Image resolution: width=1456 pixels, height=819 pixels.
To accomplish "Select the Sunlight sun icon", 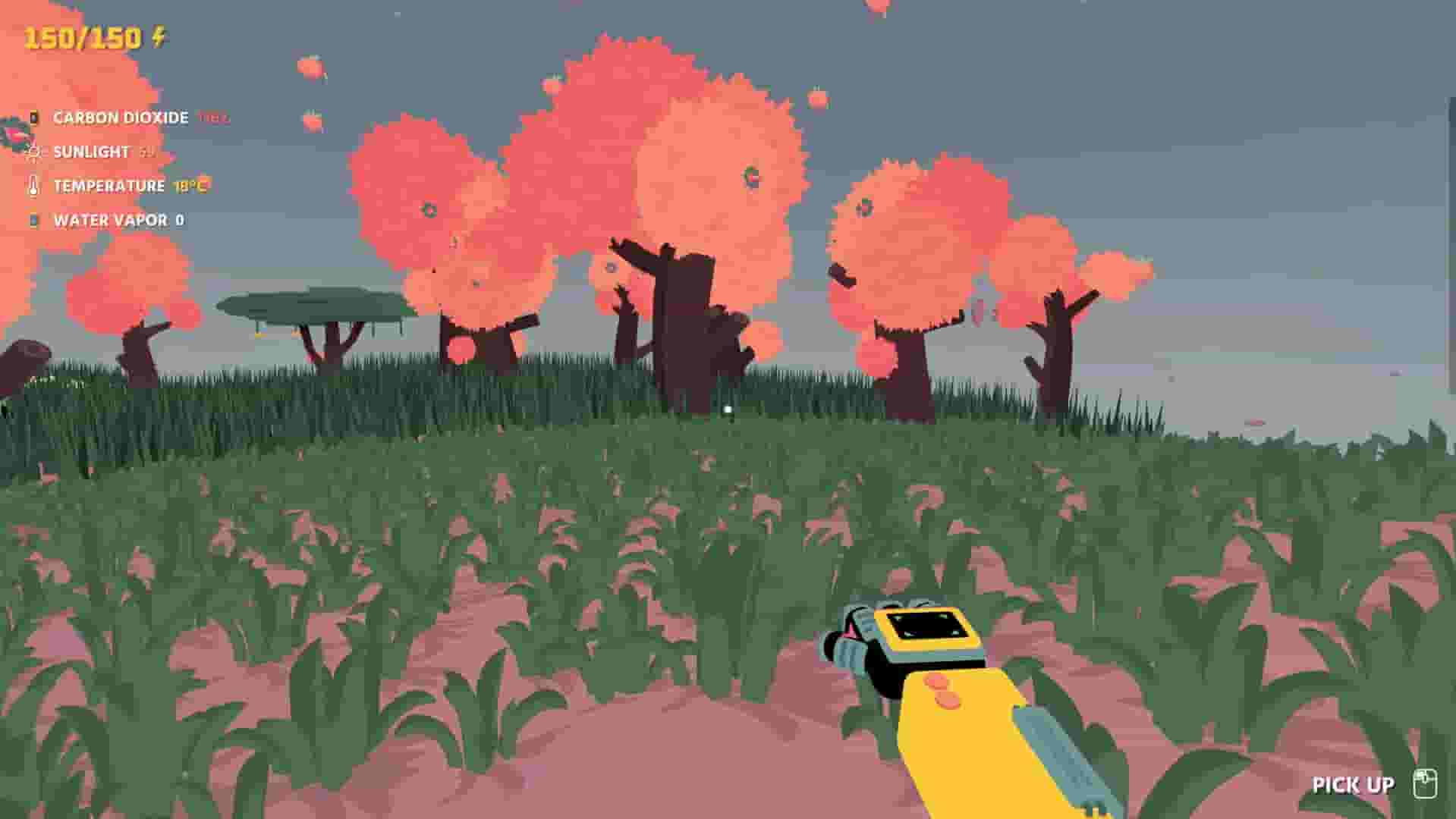I will [x=32, y=152].
